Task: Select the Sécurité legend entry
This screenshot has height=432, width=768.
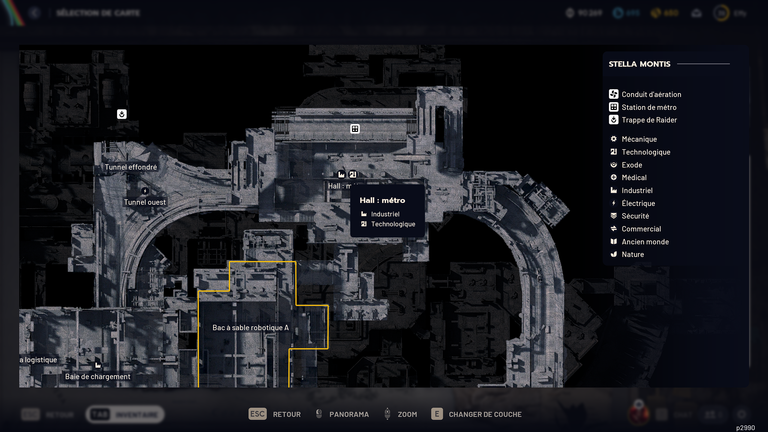Action: click(635, 216)
